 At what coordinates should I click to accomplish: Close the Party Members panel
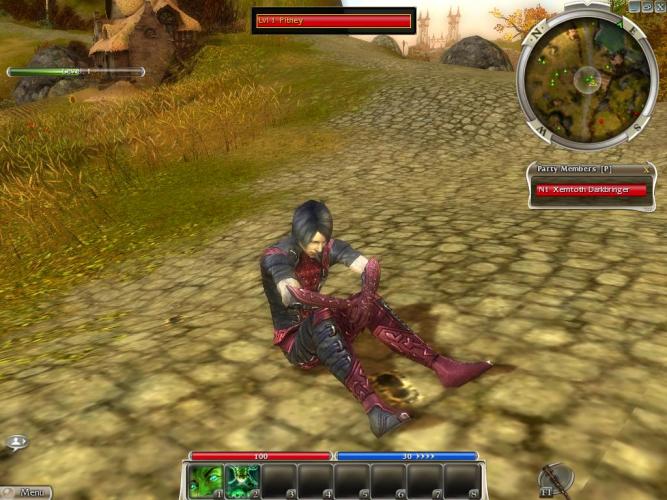pos(646,168)
